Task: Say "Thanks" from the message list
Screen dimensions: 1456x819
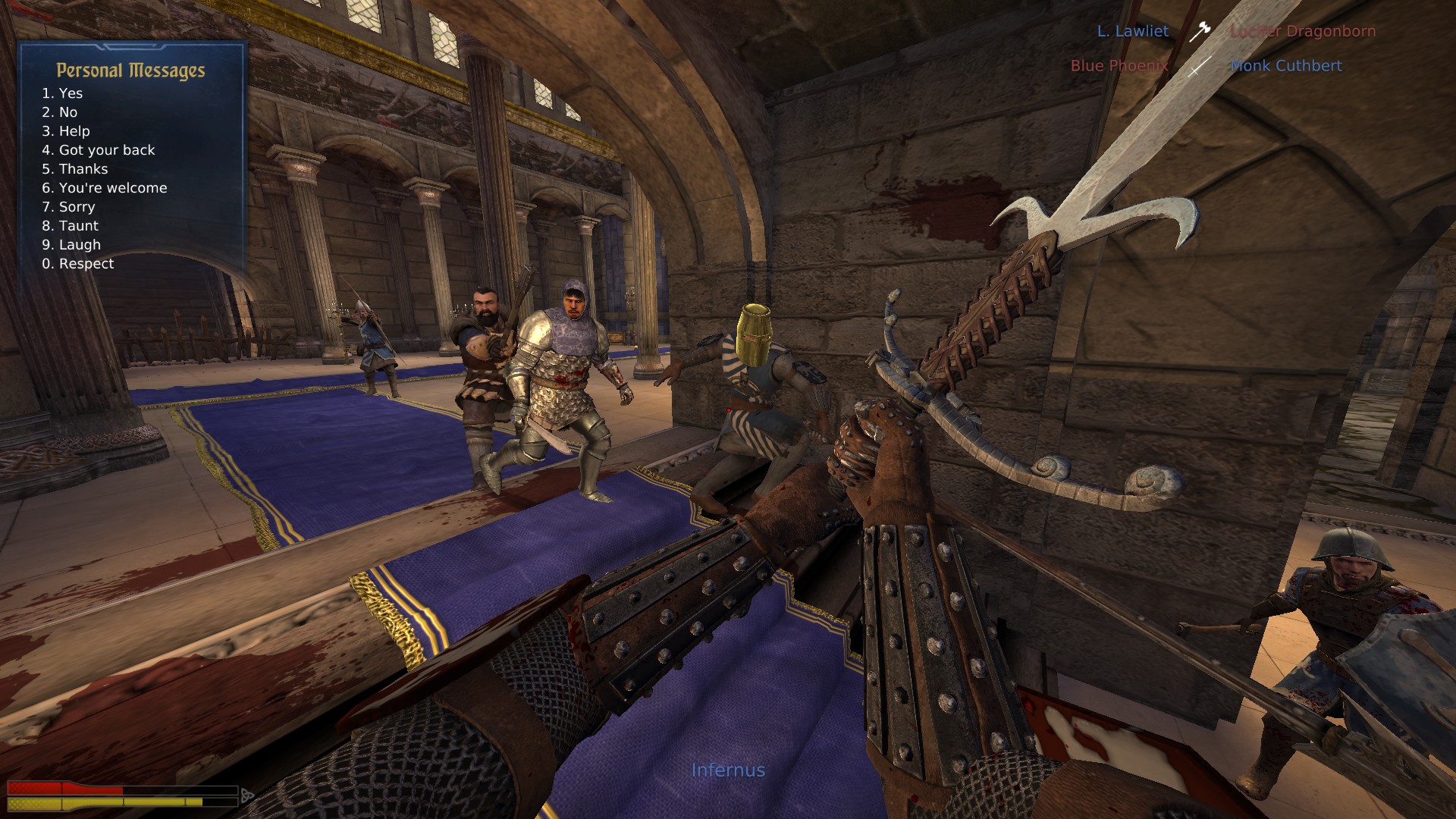Action: point(75,169)
